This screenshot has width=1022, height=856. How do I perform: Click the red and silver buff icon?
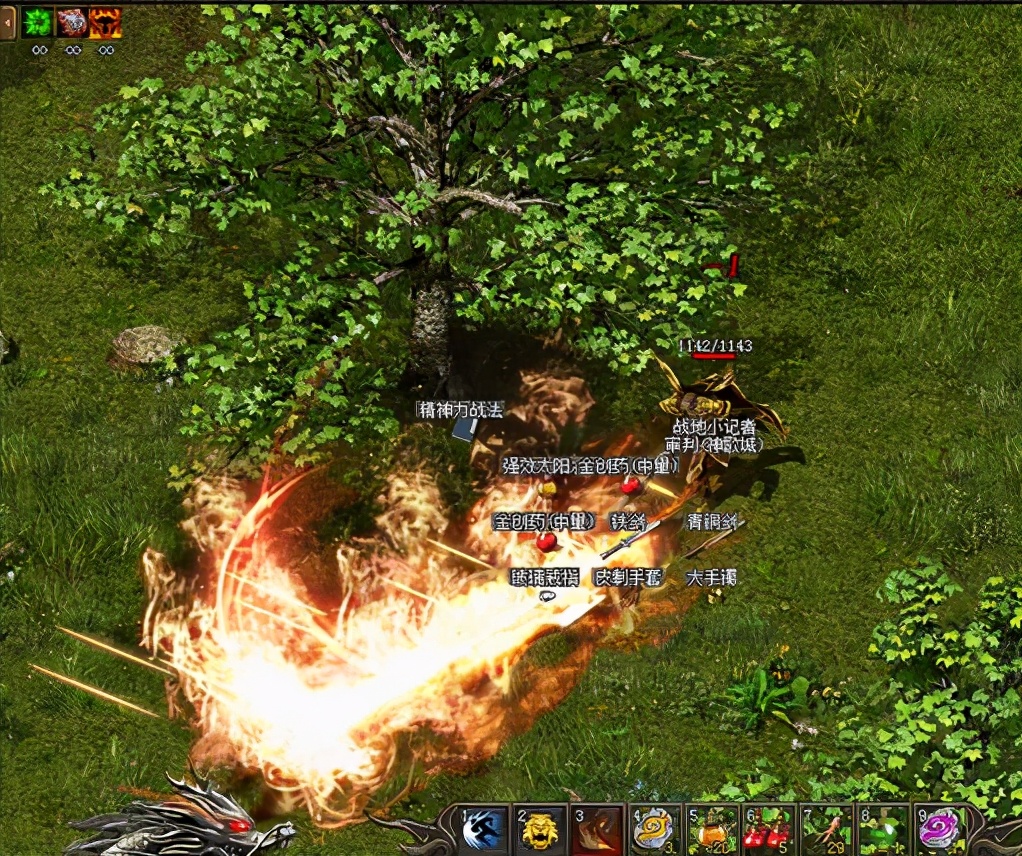click(72, 23)
